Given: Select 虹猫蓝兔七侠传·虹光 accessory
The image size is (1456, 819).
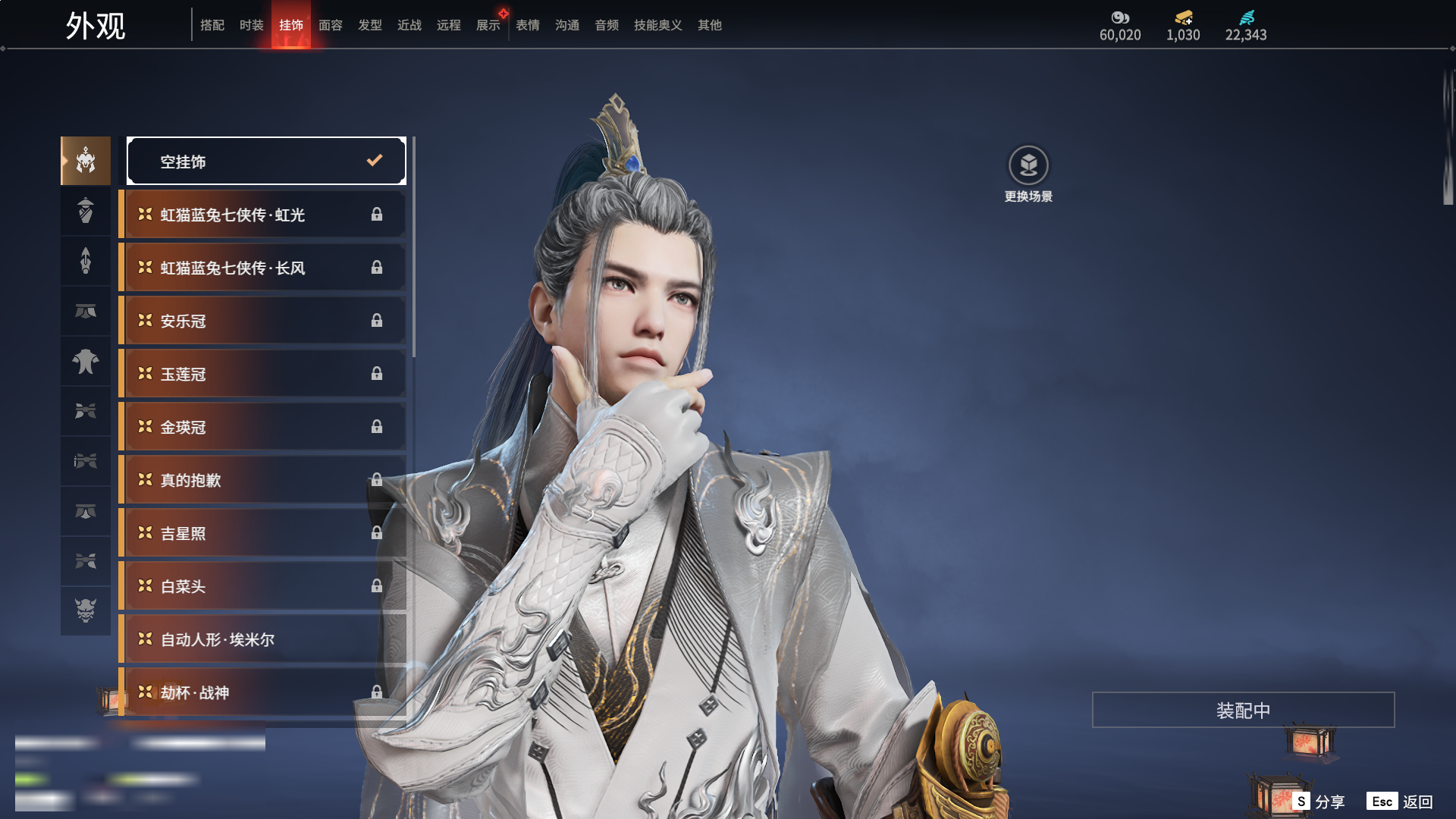Looking at the screenshot, I should (262, 215).
